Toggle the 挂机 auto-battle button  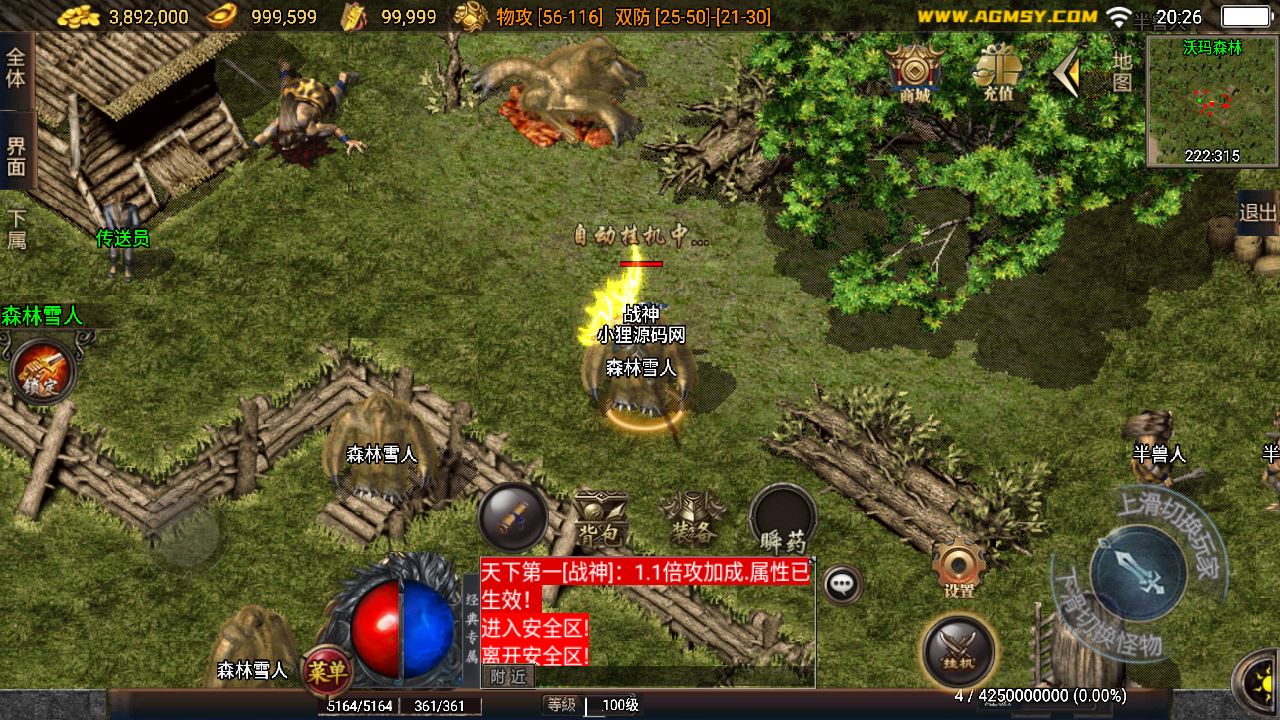(958, 648)
